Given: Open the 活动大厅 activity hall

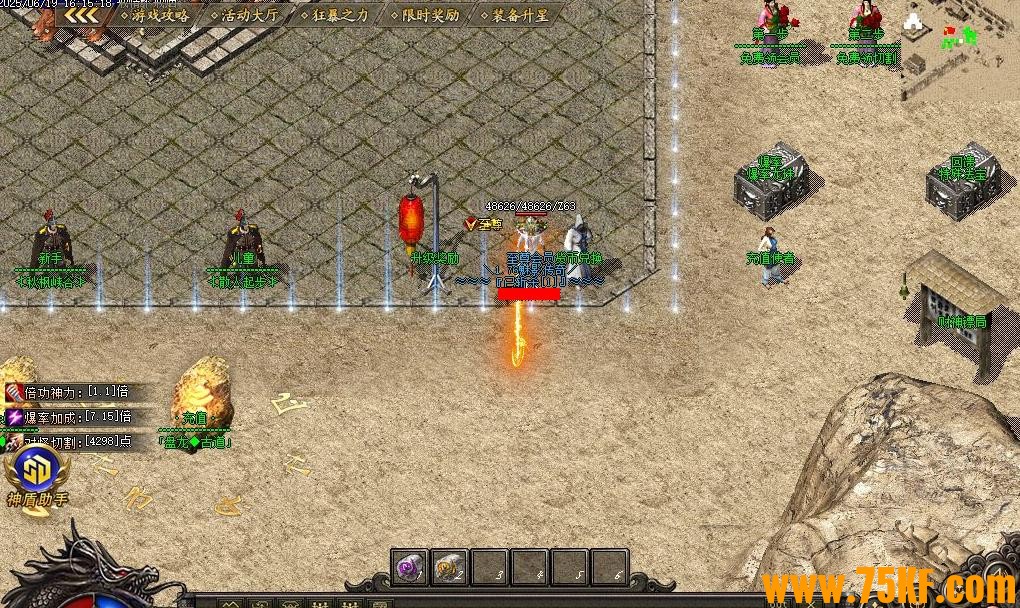Looking at the screenshot, I should (244, 15).
